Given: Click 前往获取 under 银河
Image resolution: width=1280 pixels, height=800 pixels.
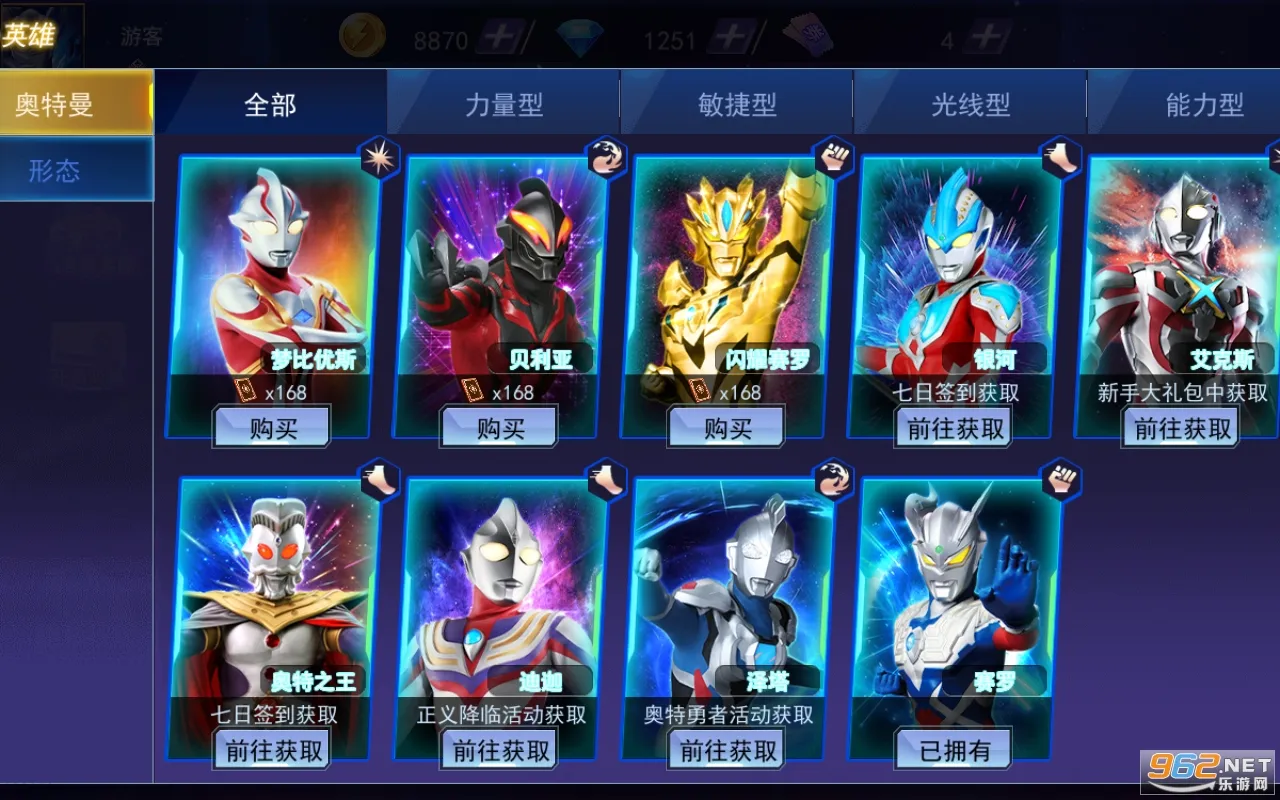Looking at the screenshot, I should click(x=952, y=428).
